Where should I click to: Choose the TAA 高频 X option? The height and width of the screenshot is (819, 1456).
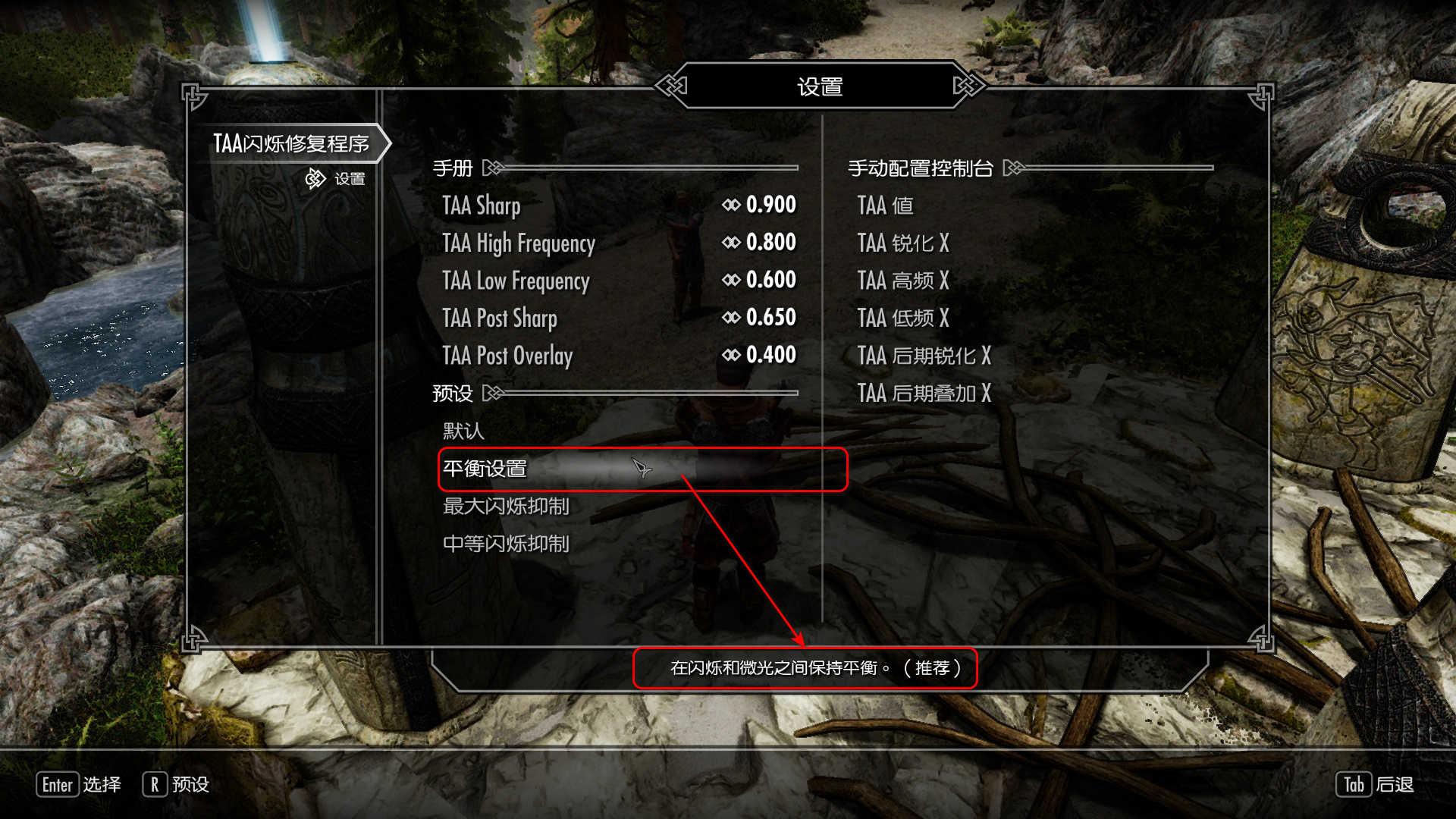tap(903, 281)
